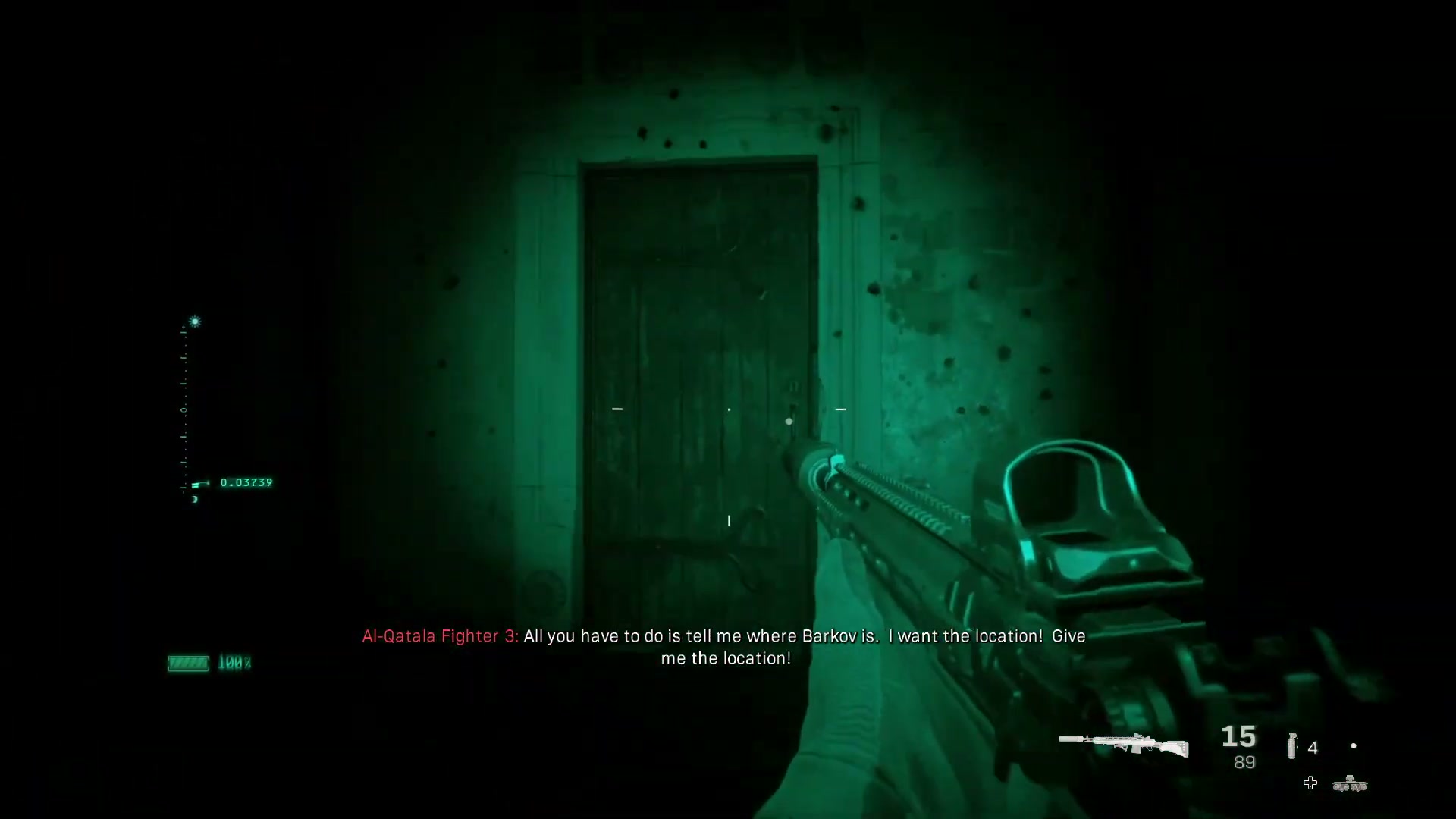Viewport: 1456px width, 819px height.
Task: Toggle the laser dot indicator near grenade count
Action: pyautogui.click(x=1354, y=745)
